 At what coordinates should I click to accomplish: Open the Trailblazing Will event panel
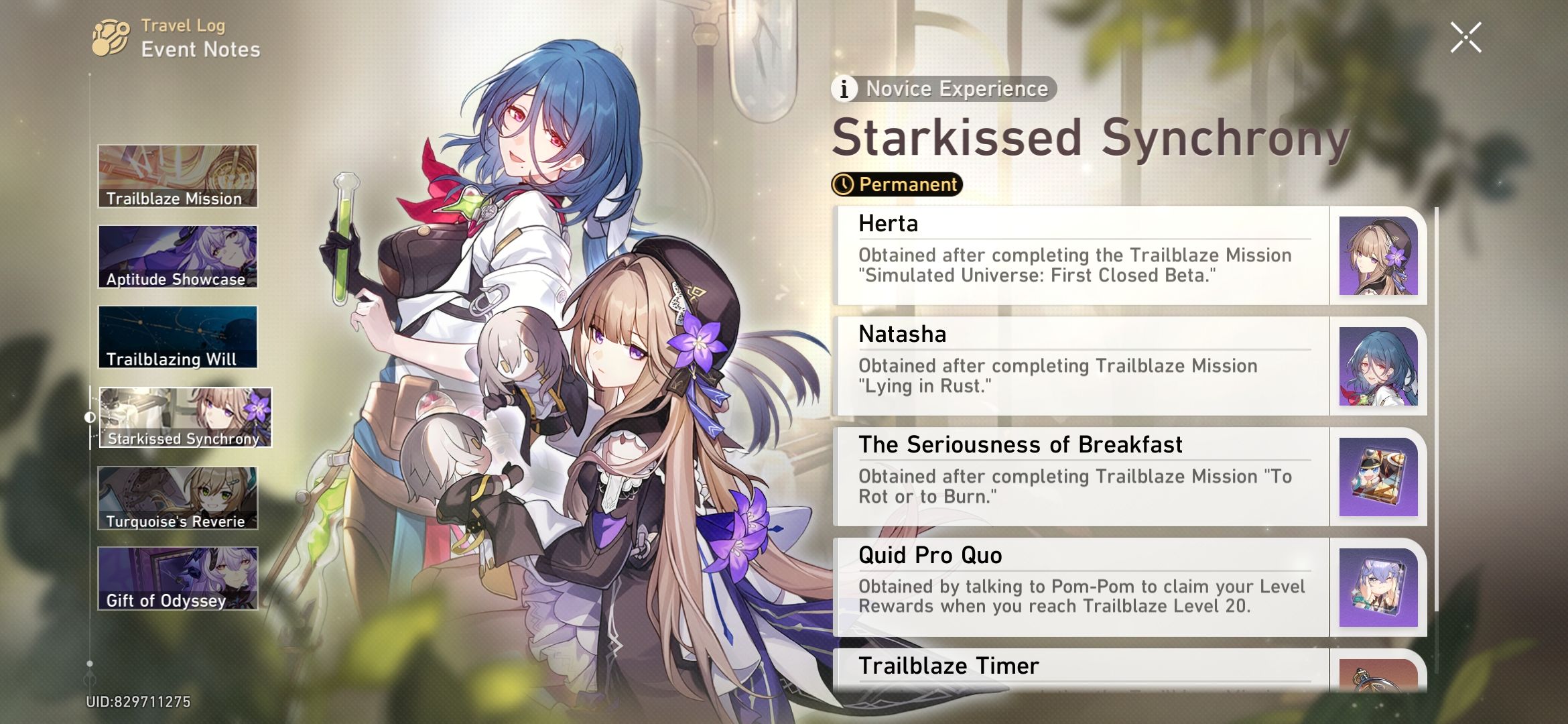click(178, 338)
